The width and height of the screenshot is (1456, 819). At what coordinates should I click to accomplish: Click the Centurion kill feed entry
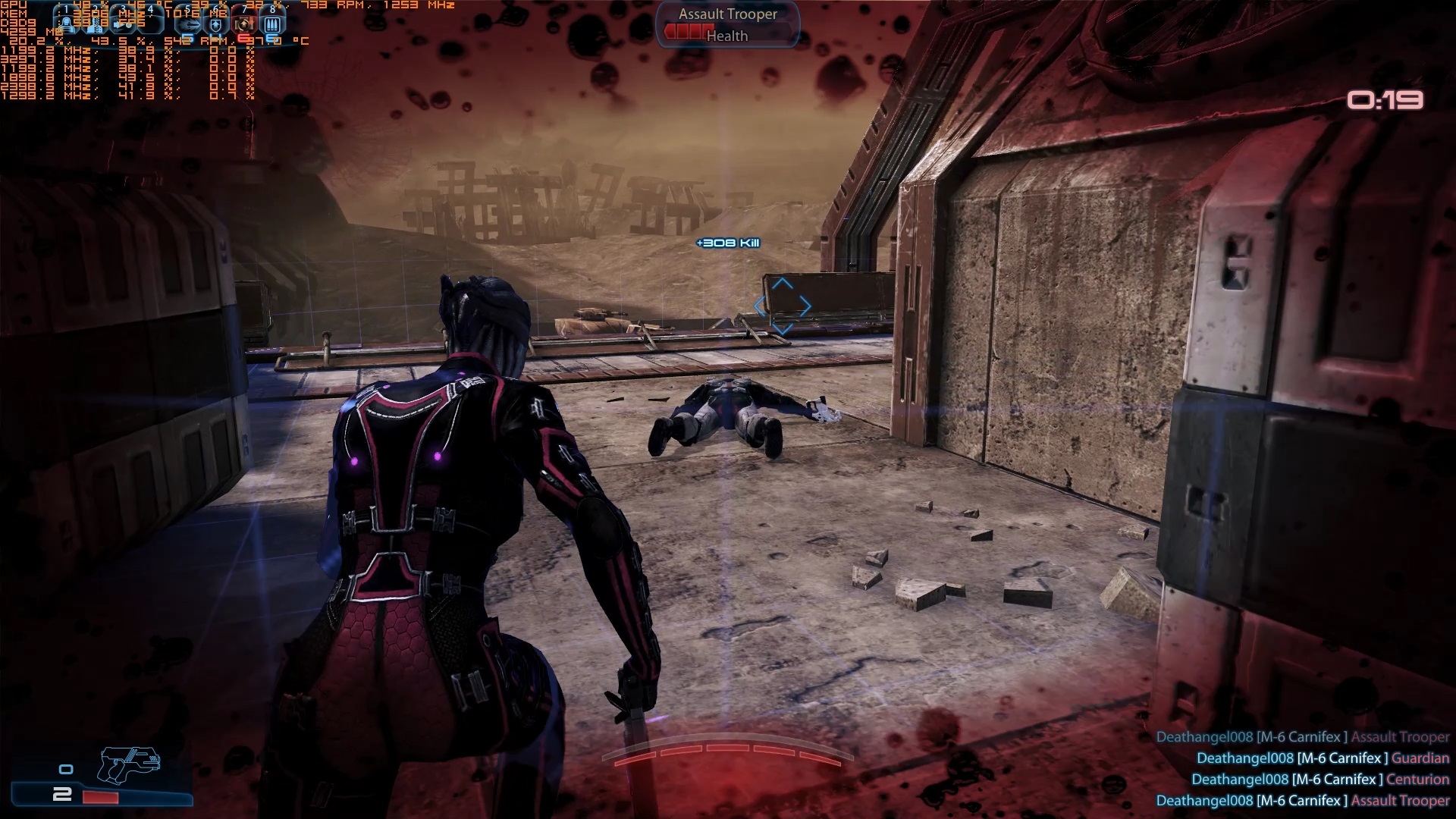pyautogui.click(x=1319, y=779)
